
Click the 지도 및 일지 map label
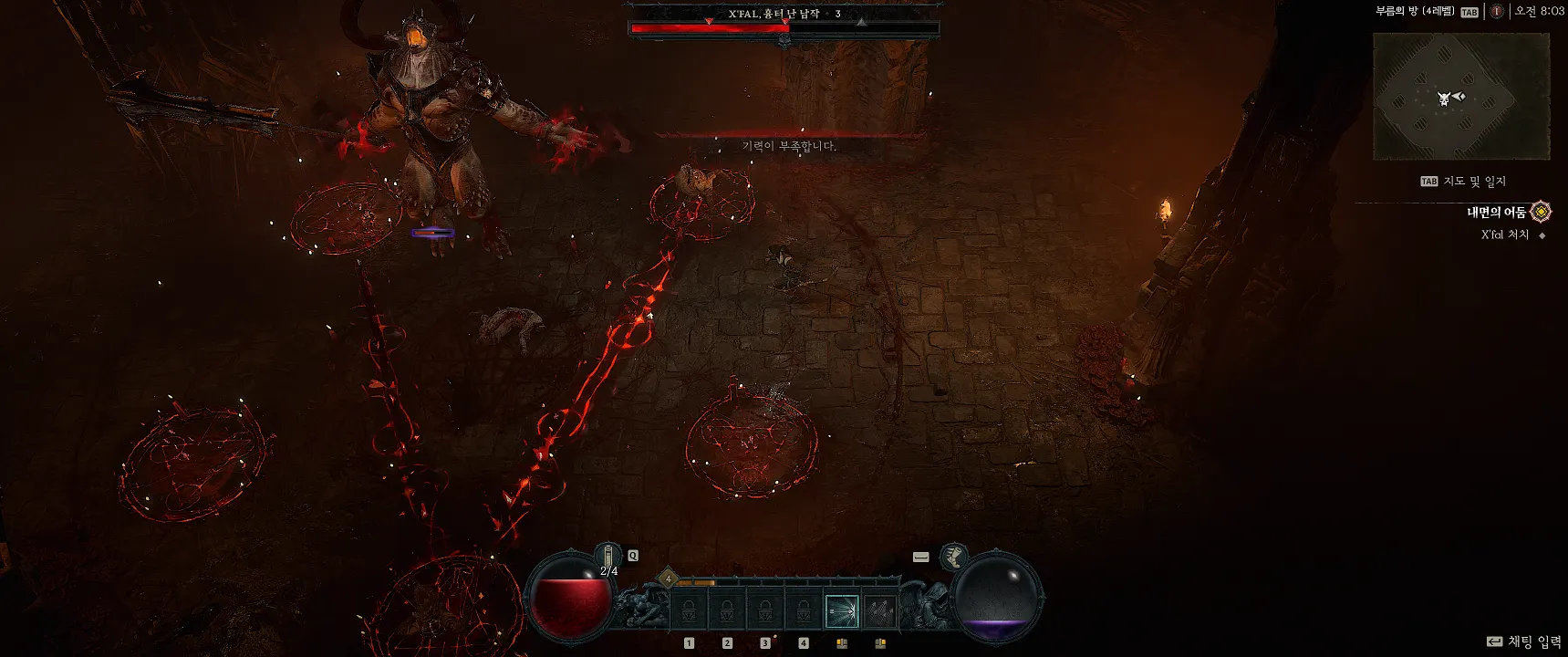1473,182
